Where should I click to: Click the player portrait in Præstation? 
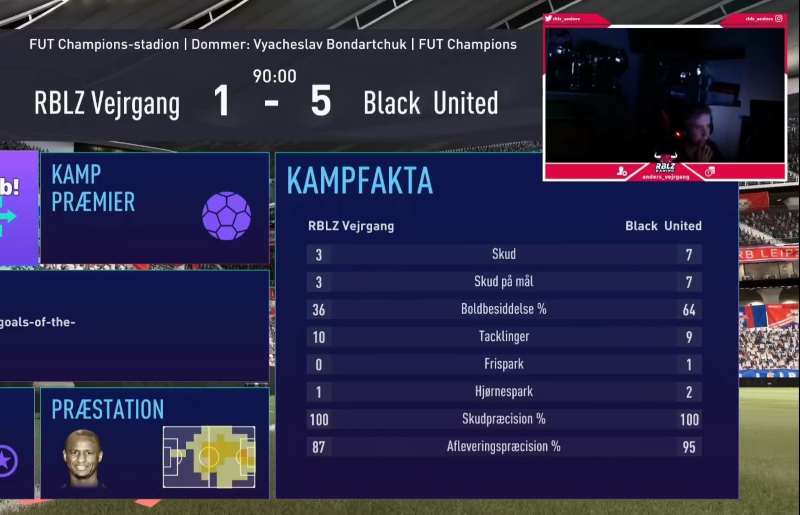[82, 458]
